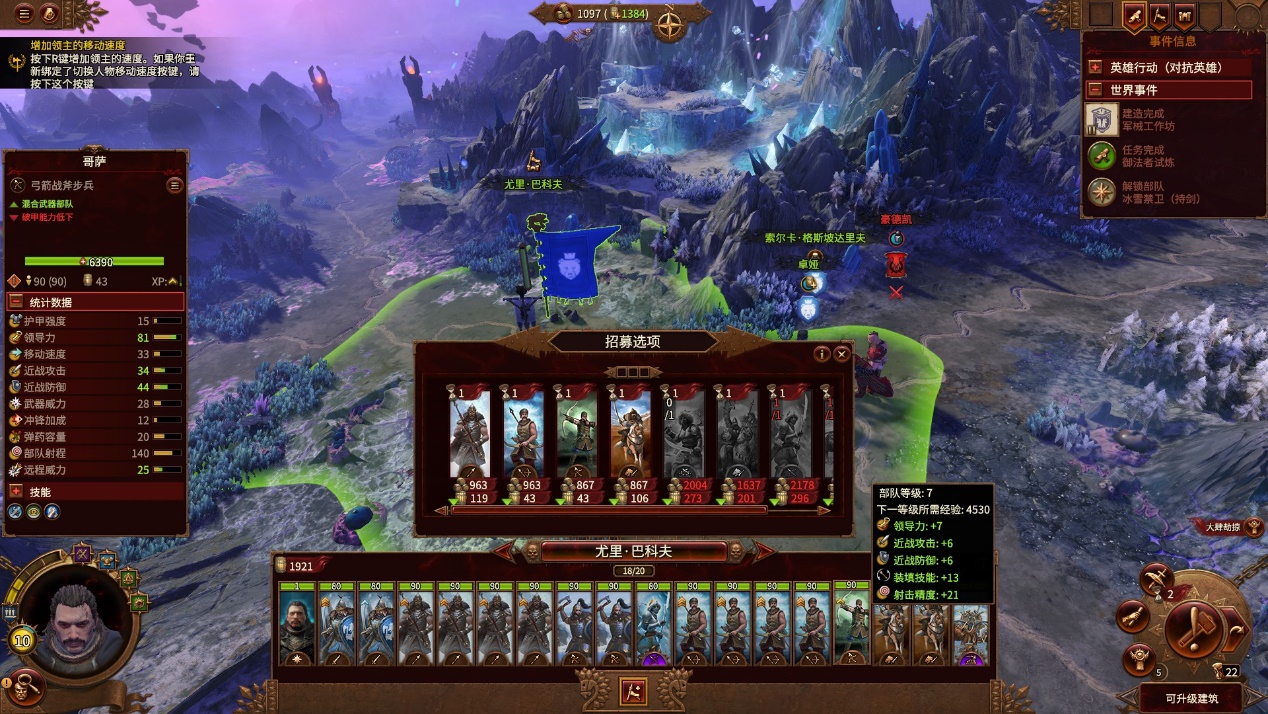Open the 军械工作坊 construction complete event

(1102, 120)
